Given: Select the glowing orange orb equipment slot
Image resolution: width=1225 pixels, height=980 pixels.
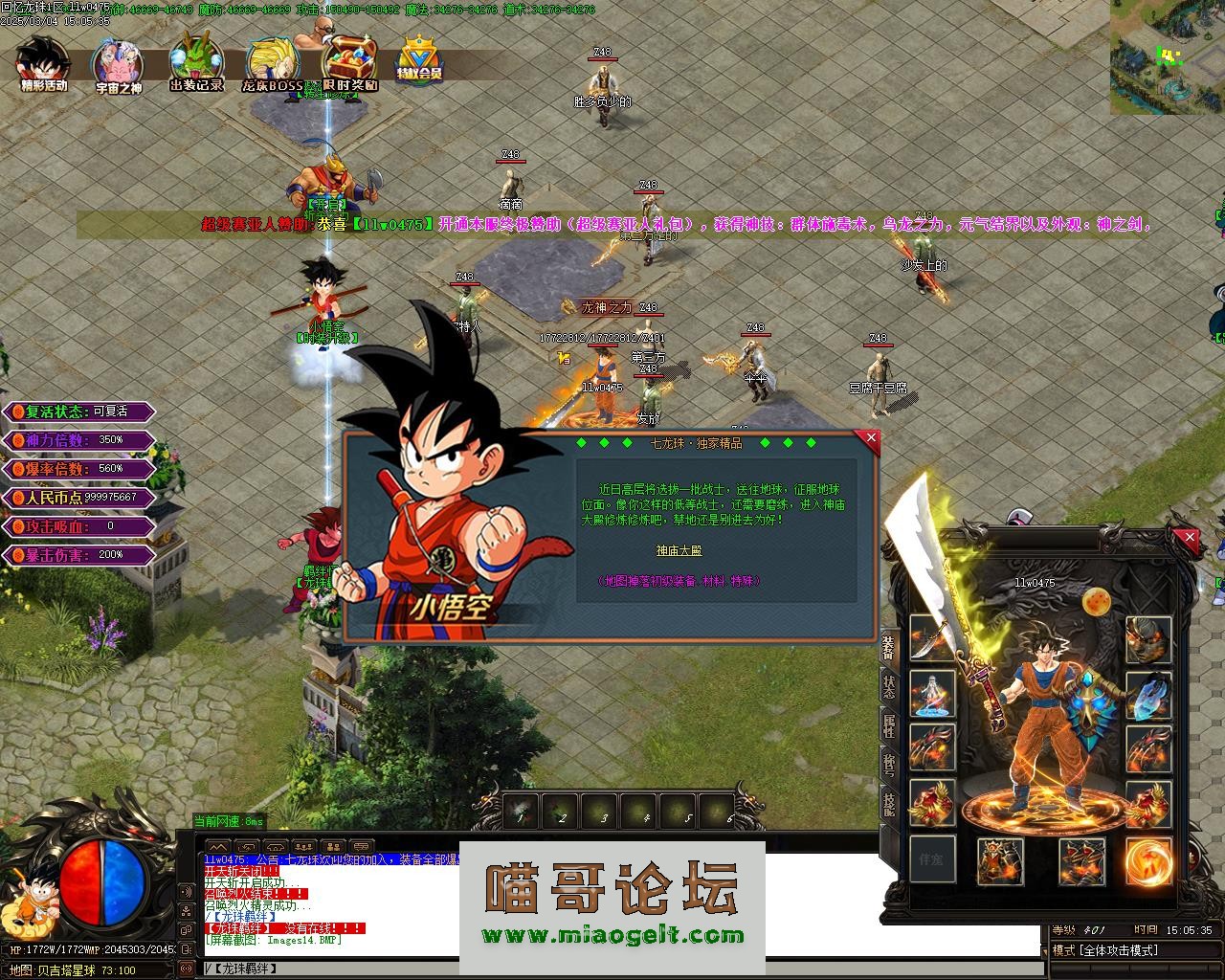Looking at the screenshot, I should coord(1148,859).
